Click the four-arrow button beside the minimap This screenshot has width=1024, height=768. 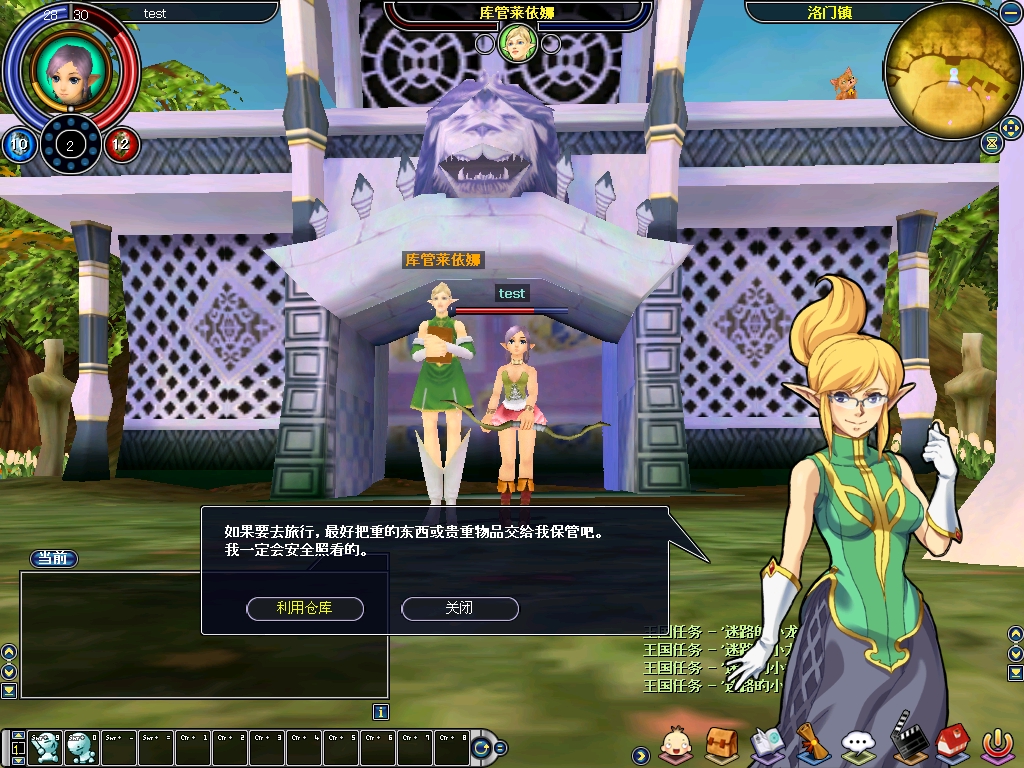point(1008,129)
